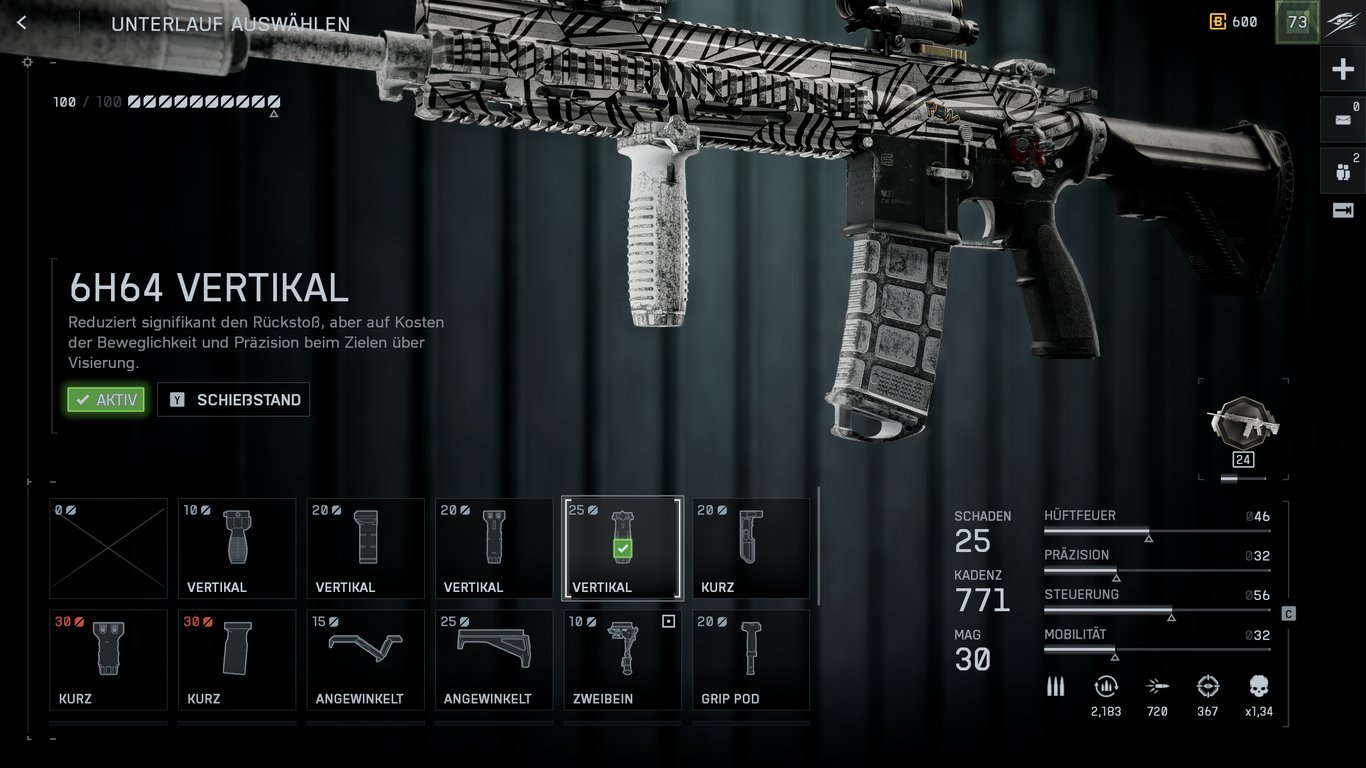Click the Unterlauf Auswählen header title

coord(231,23)
